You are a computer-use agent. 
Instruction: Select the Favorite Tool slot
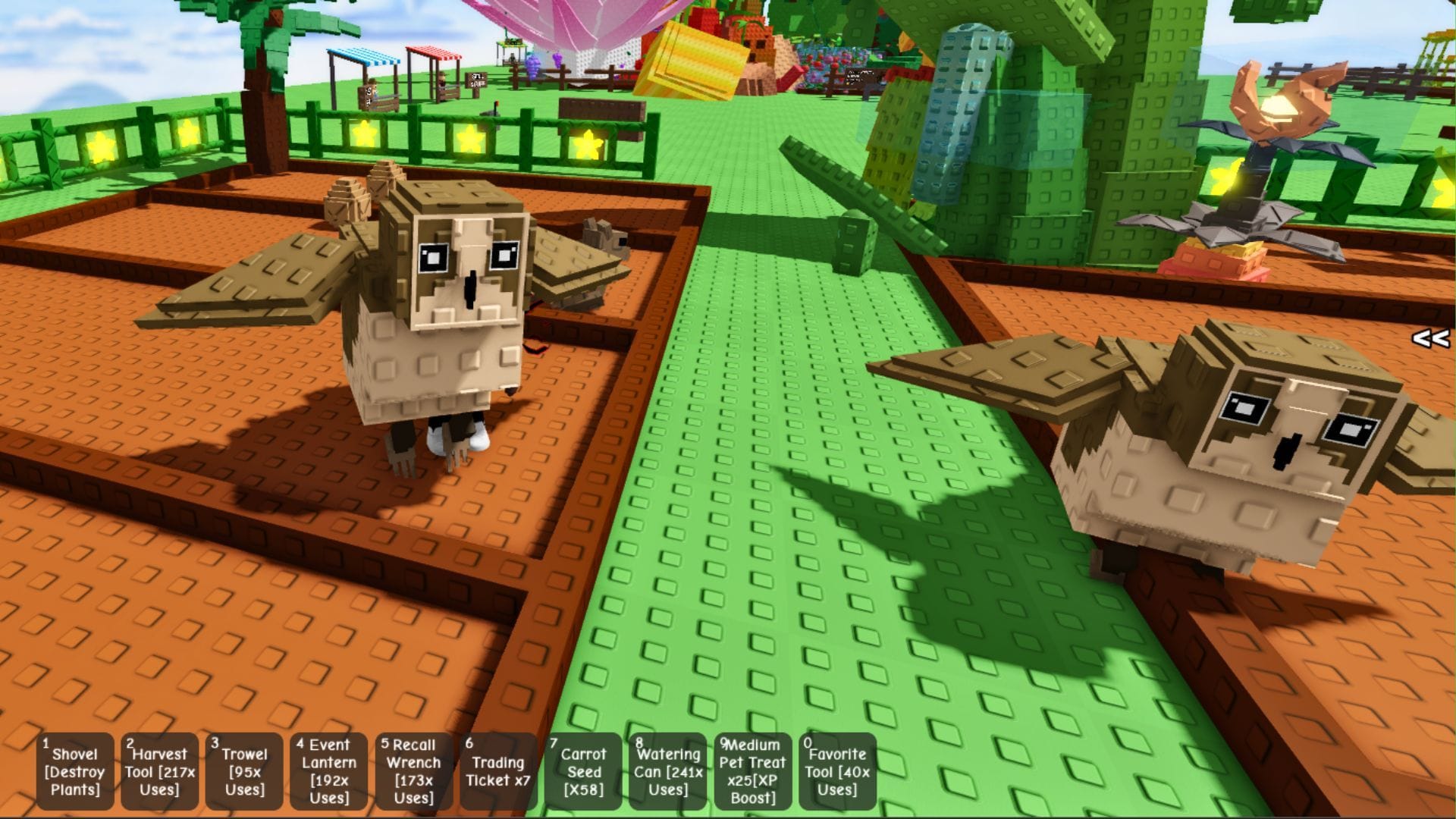pyautogui.click(x=837, y=771)
